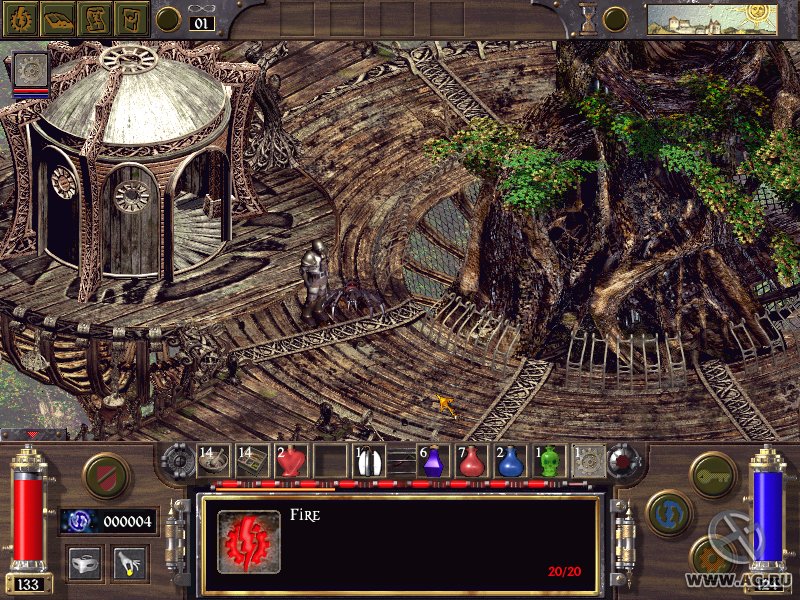Select the character portrait gear icon
This screenshot has height=600, width=800.
pyautogui.click(x=29, y=68)
